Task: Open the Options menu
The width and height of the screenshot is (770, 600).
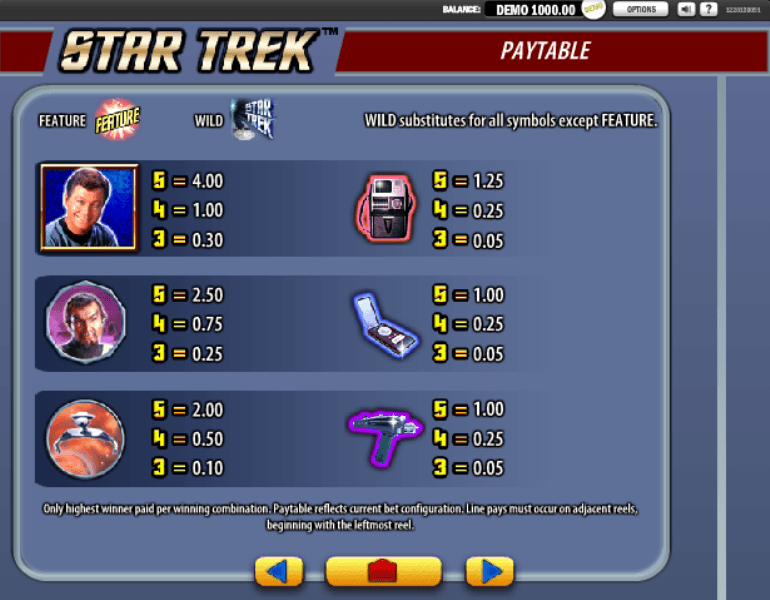Action: [640, 9]
